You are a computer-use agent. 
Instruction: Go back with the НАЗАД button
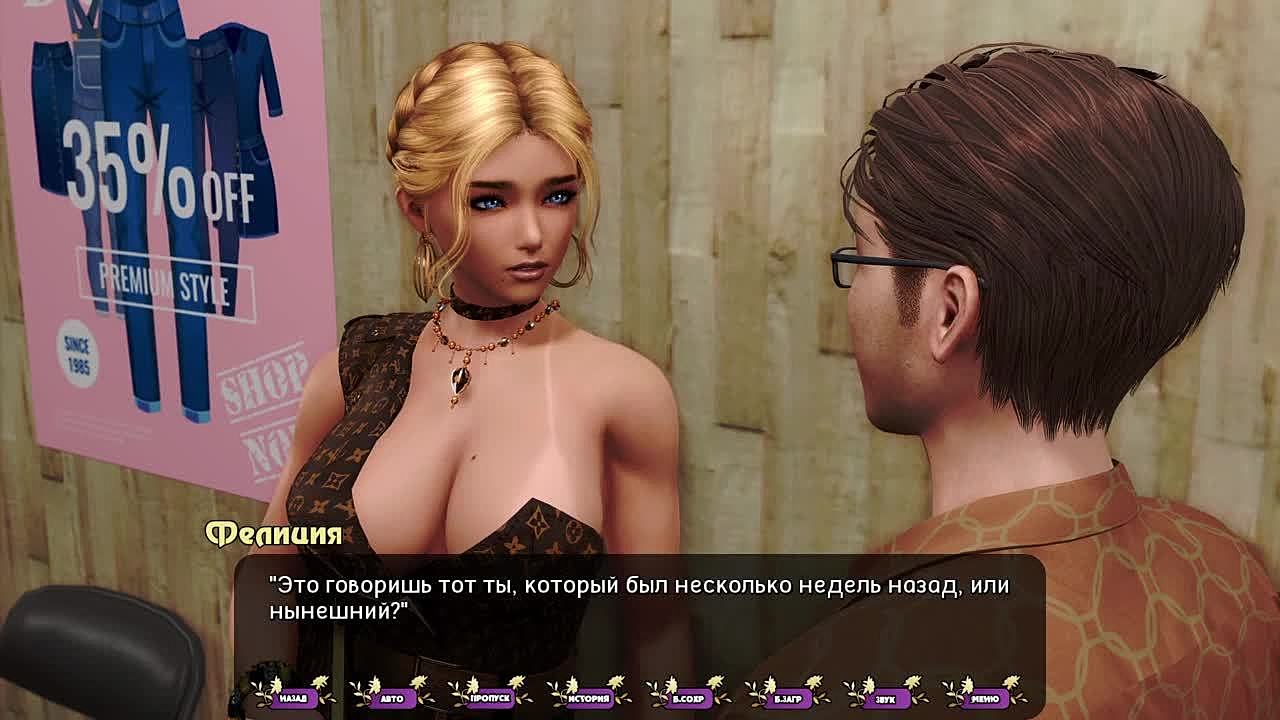pos(293,697)
